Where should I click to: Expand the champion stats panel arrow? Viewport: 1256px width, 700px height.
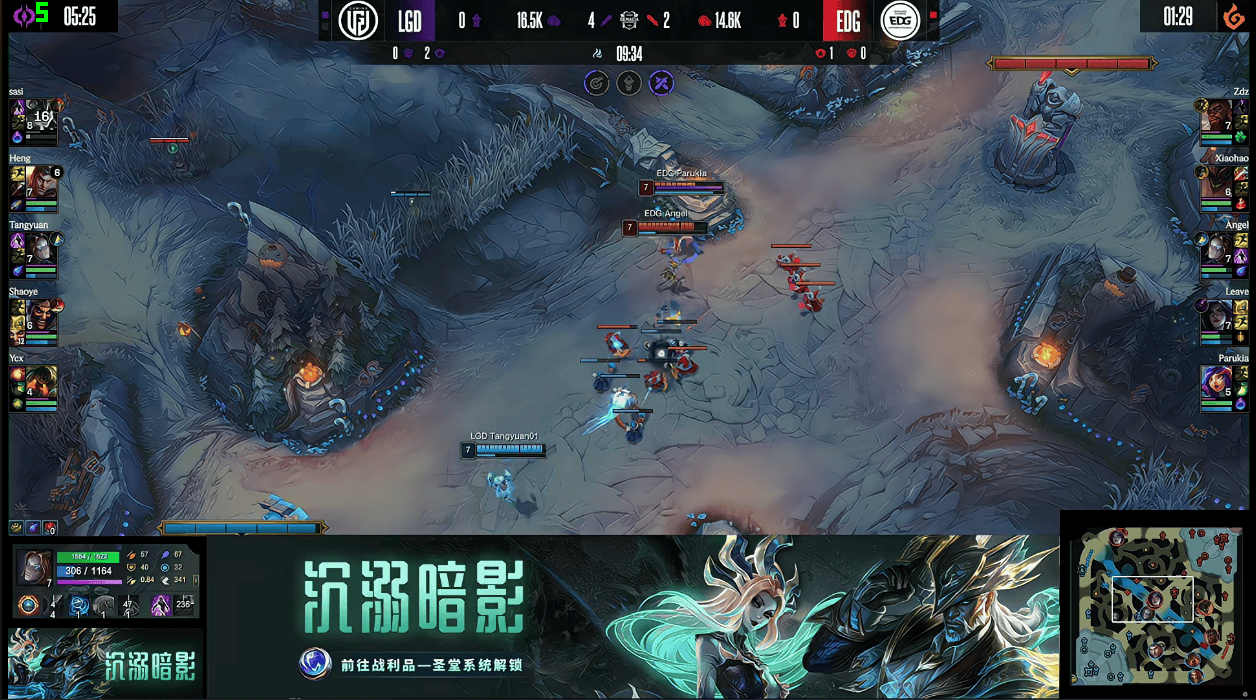(197, 581)
